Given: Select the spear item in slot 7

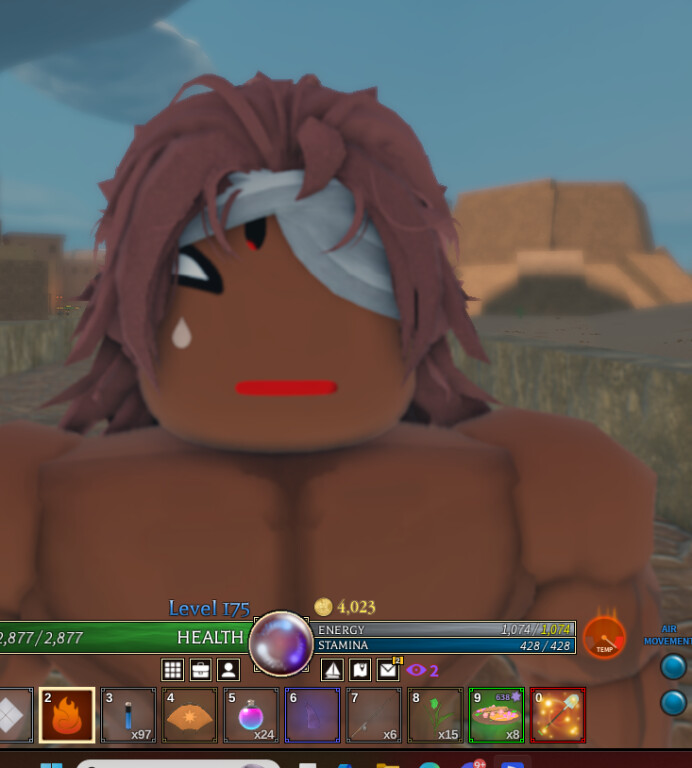Looking at the screenshot, I should coord(374,715).
